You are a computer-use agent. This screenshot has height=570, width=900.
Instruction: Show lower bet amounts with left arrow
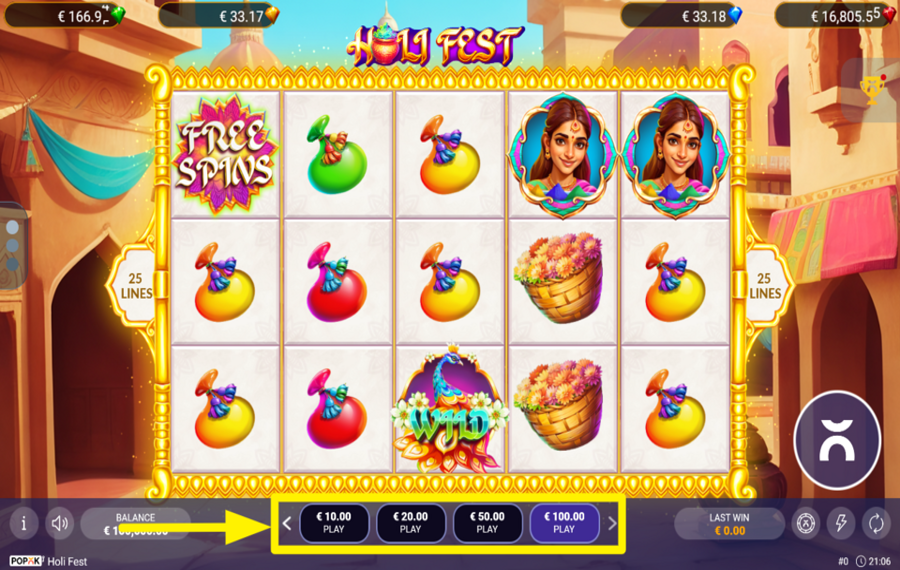click(287, 523)
